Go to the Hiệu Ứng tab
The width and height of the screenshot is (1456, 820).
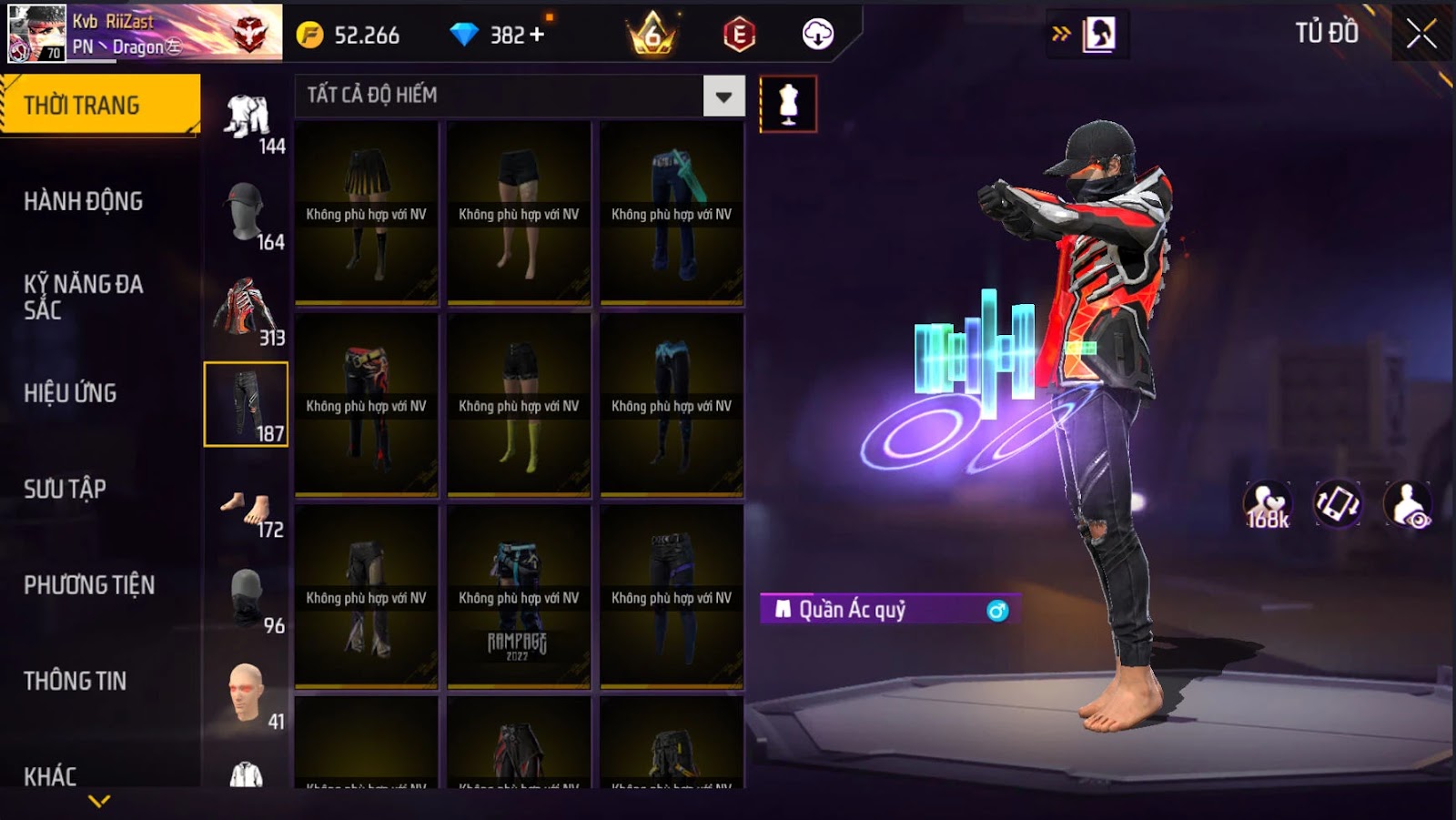pos(71,393)
